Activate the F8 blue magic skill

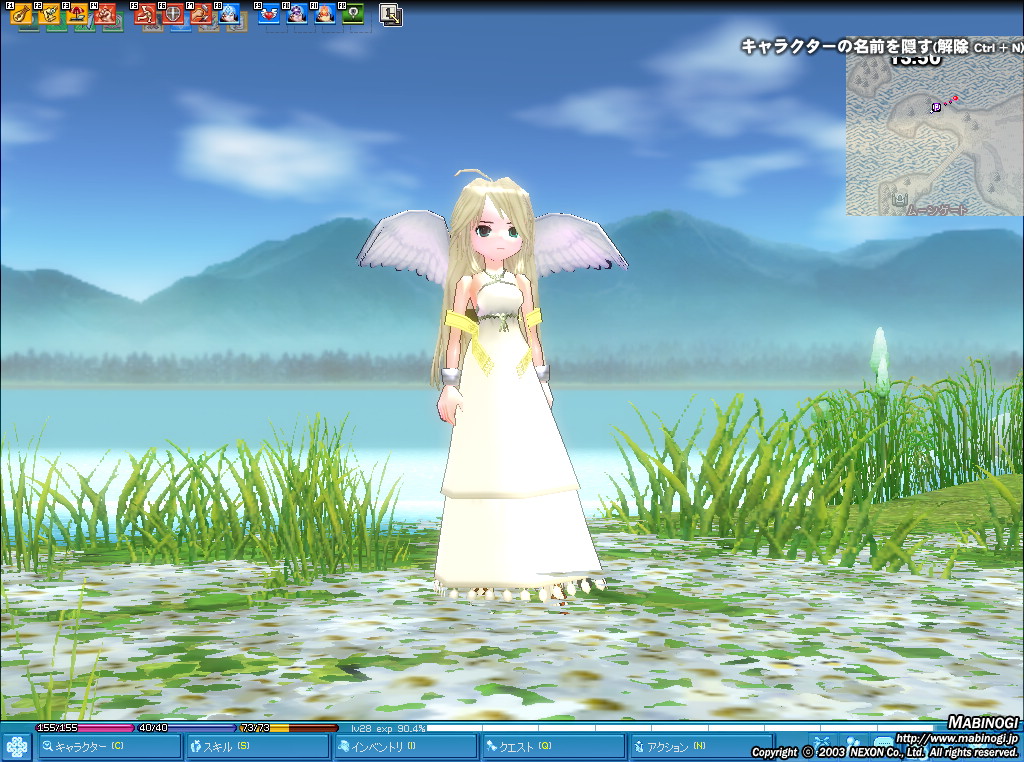pyautogui.click(x=228, y=15)
